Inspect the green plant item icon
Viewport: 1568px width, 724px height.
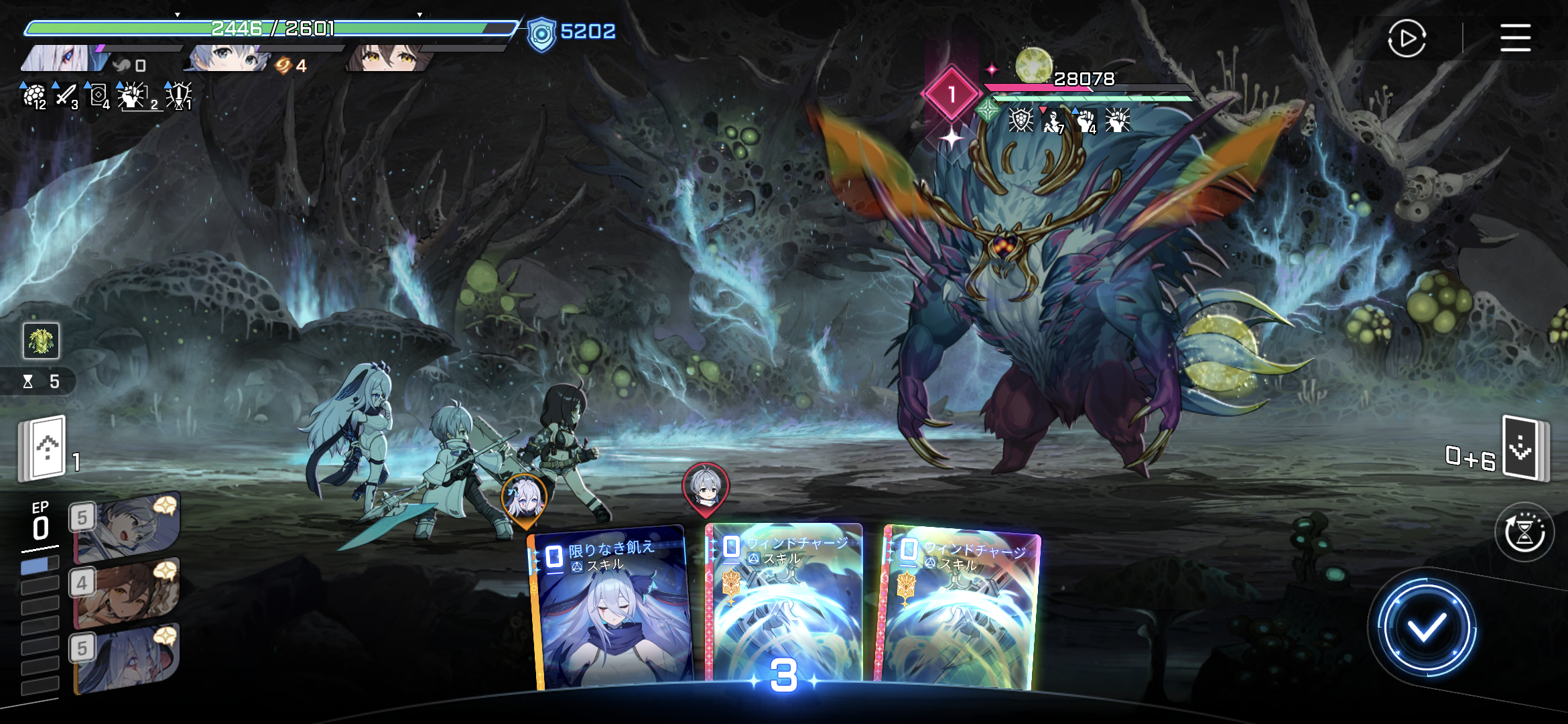pos(41,341)
